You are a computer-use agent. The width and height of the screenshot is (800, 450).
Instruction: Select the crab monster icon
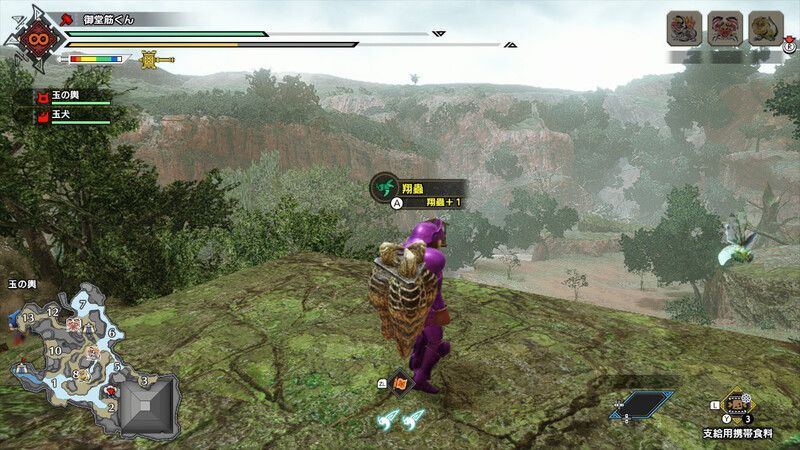(x=724, y=29)
